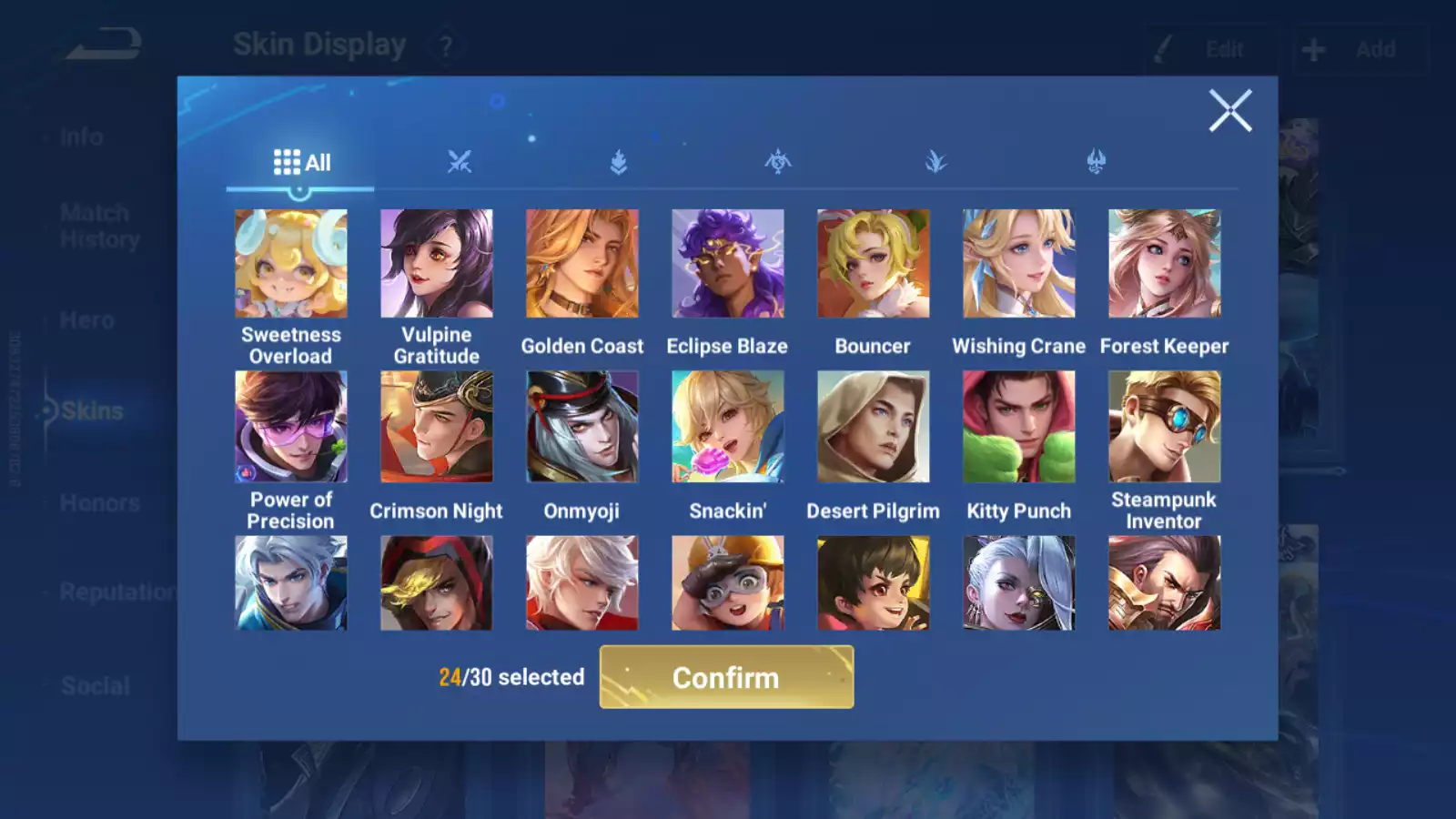The height and width of the screenshot is (819, 1456).
Task: Choose the Vulpine Gratitude skin
Action: point(437,264)
